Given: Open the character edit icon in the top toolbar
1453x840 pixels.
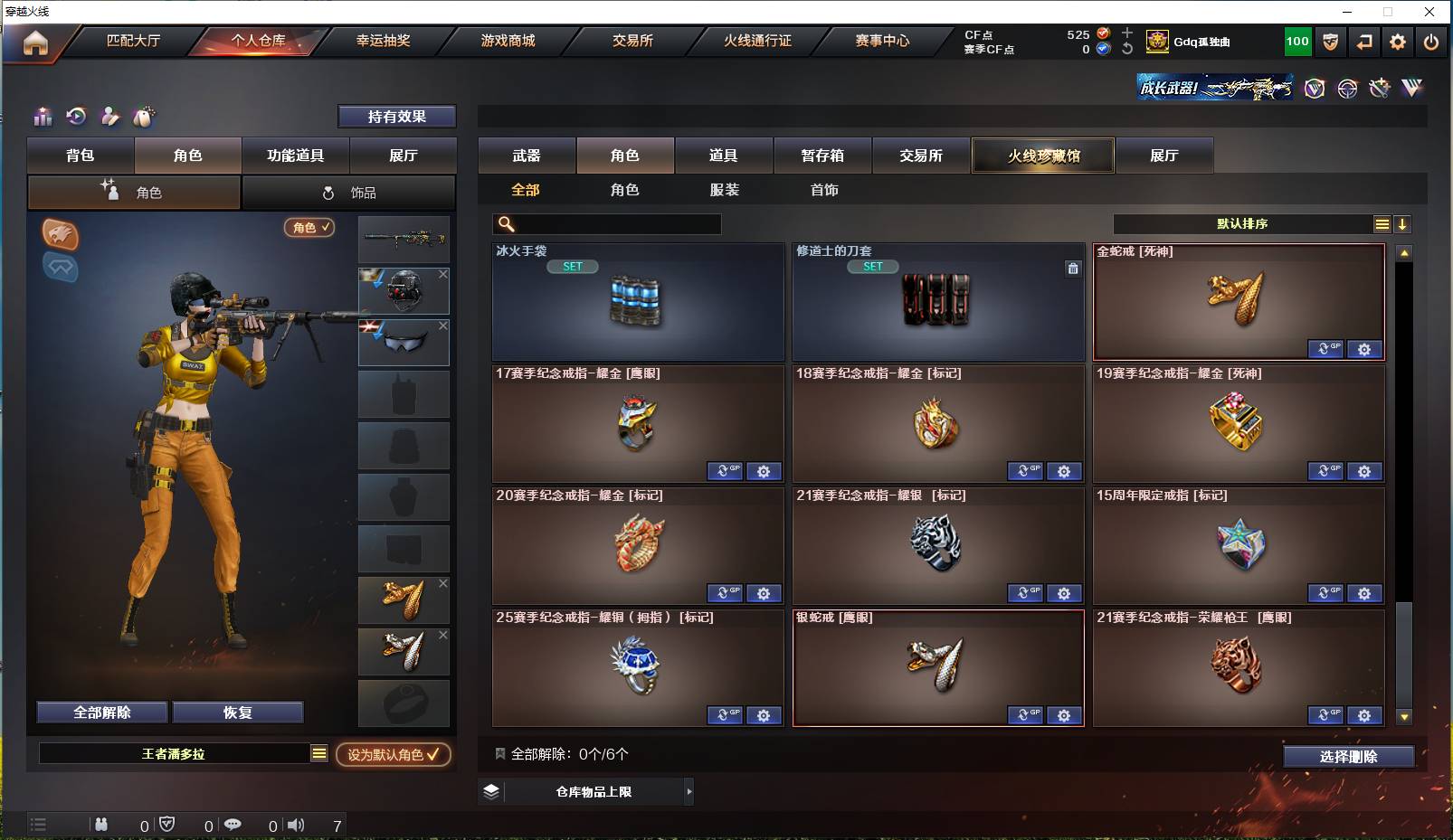Looking at the screenshot, I should [109, 117].
